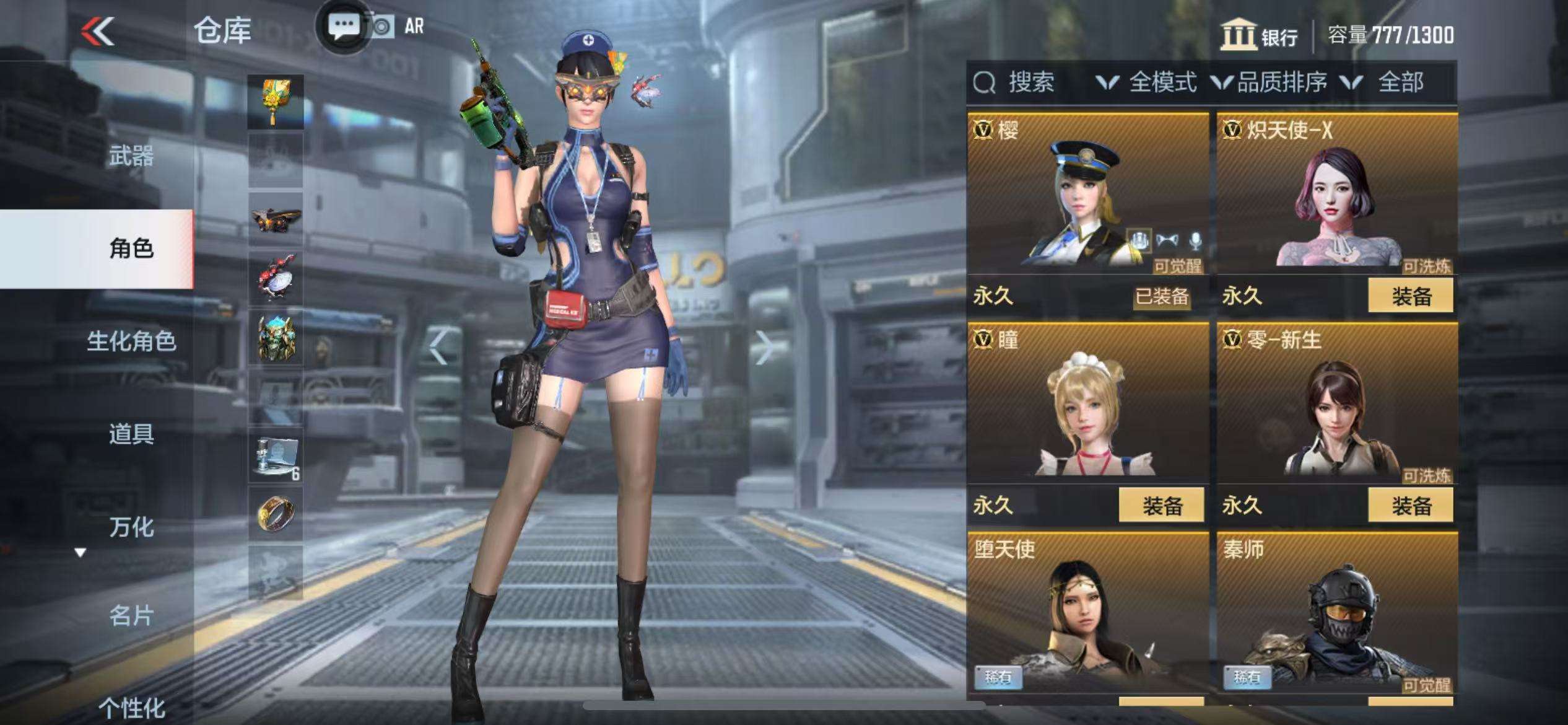
Task: Switch to the 万化 tab
Action: point(131,527)
